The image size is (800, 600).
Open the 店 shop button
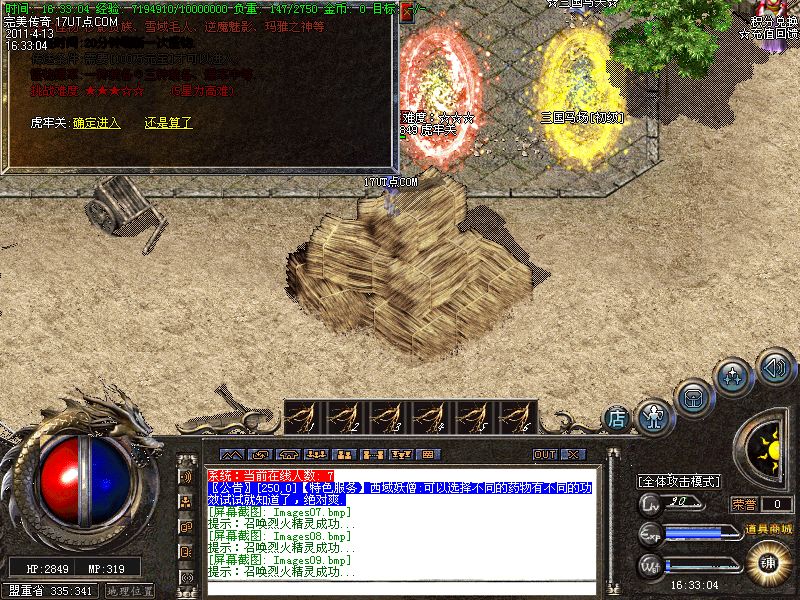[x=617, y=418]
